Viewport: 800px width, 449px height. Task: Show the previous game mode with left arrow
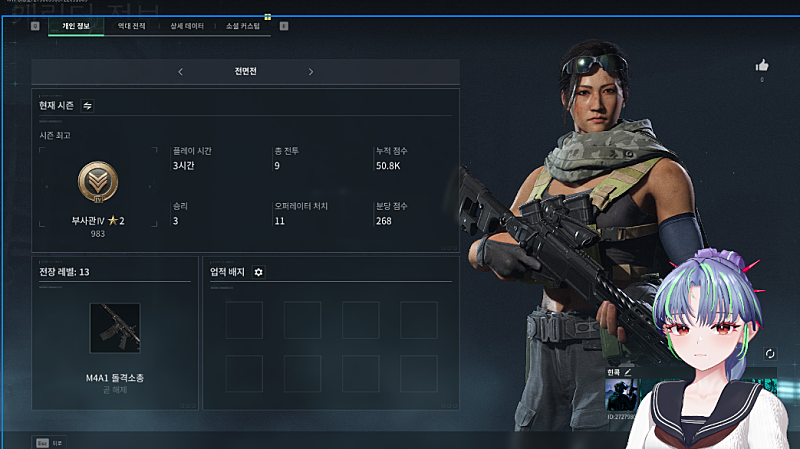(x=180, y=72)
